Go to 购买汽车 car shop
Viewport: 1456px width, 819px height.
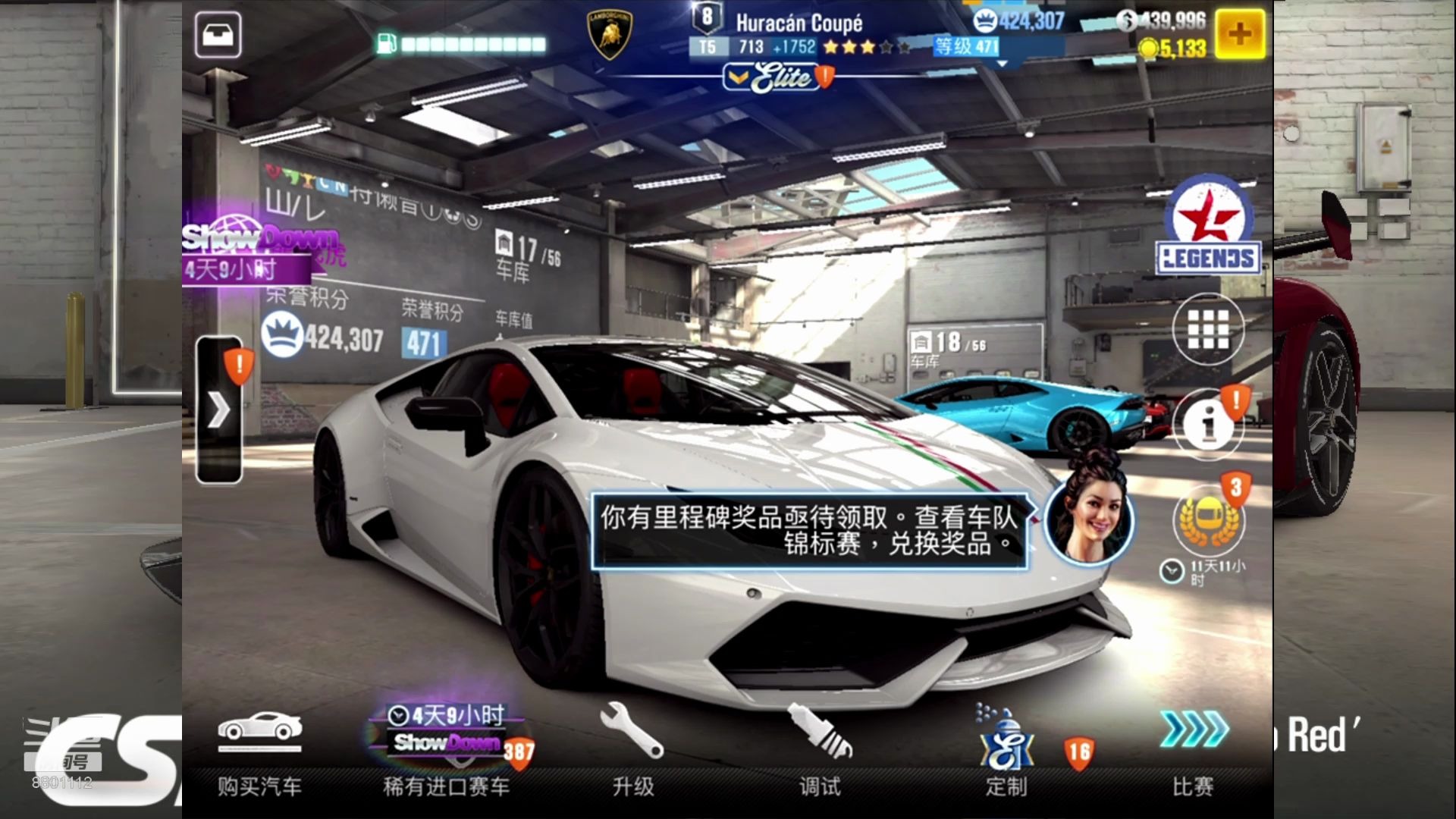259,752
